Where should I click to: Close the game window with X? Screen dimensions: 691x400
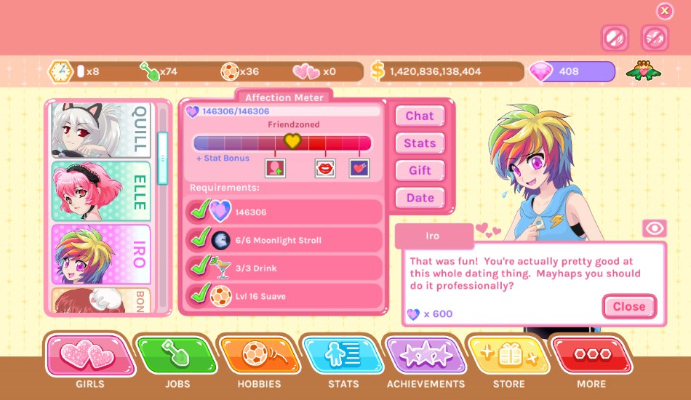665,11
